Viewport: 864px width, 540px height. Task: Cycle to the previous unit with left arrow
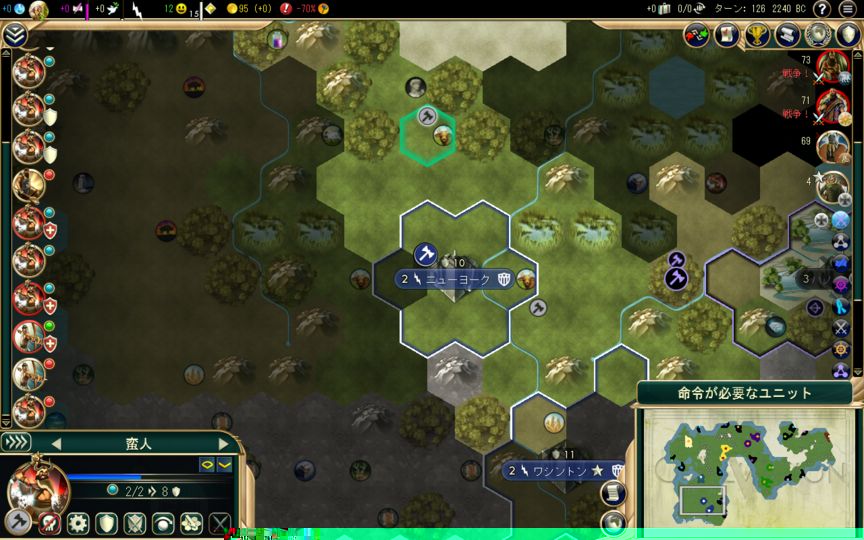(56, 443)
